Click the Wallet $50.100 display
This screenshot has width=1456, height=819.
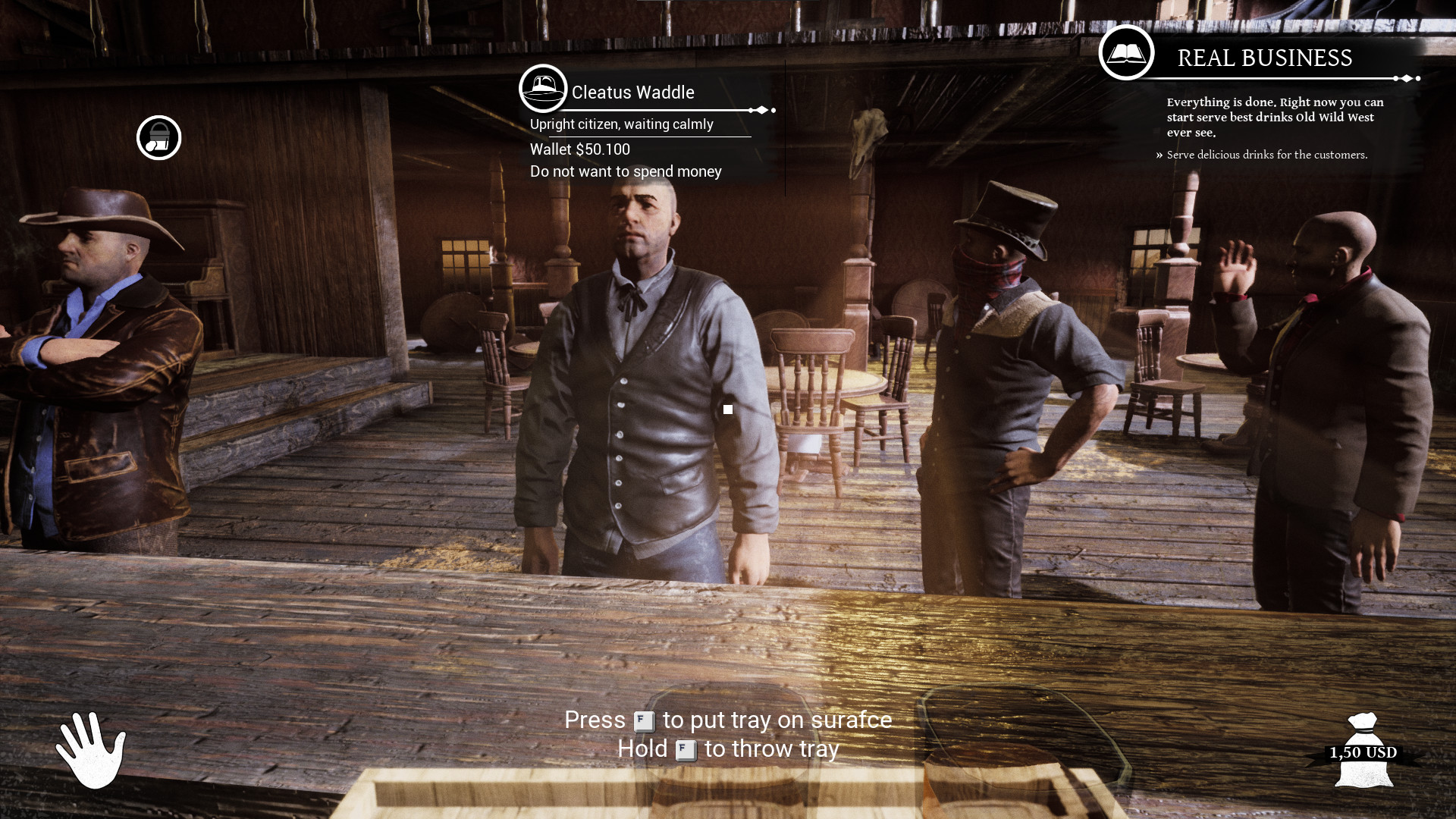pyautogui.click(x=579, y=149)
